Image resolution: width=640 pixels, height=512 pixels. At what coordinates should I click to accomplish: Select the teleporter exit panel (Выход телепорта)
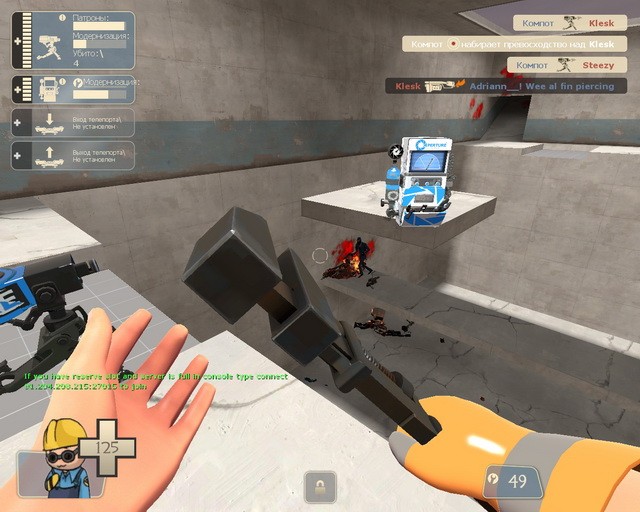click(x=72, y=156)
